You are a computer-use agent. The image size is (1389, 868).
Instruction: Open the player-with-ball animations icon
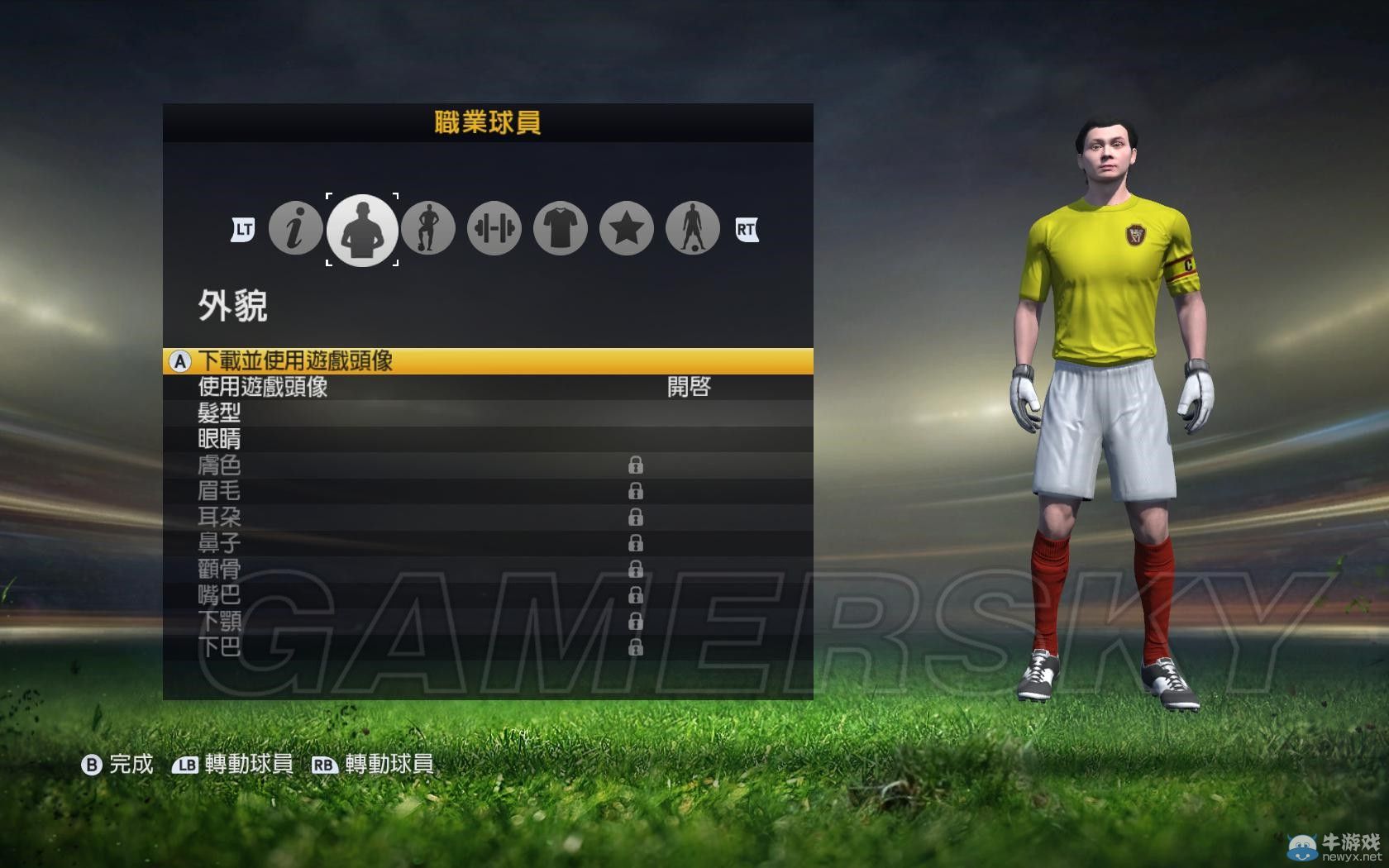[692, 229]
